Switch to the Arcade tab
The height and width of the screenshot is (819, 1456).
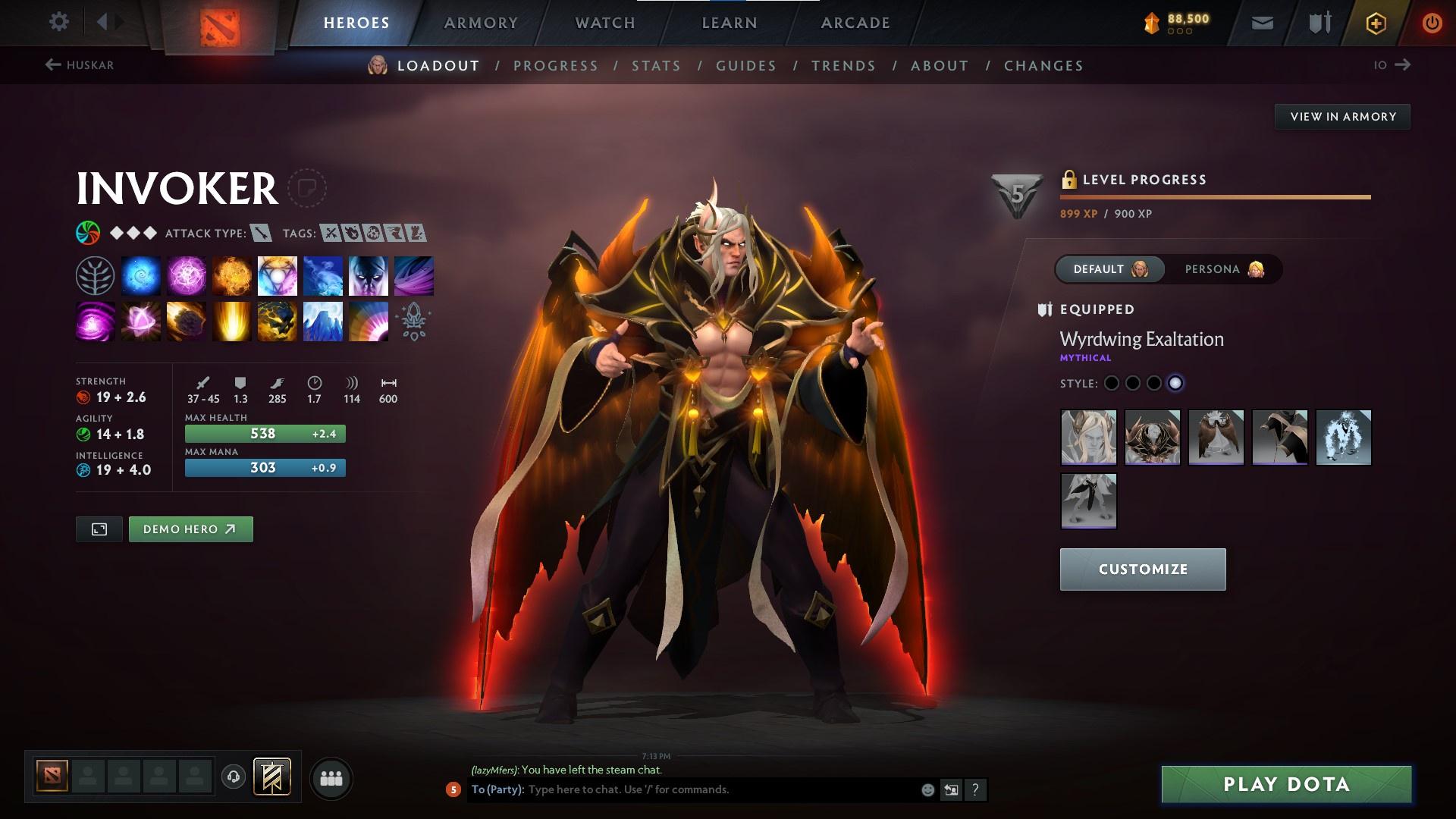coord(855,23)
